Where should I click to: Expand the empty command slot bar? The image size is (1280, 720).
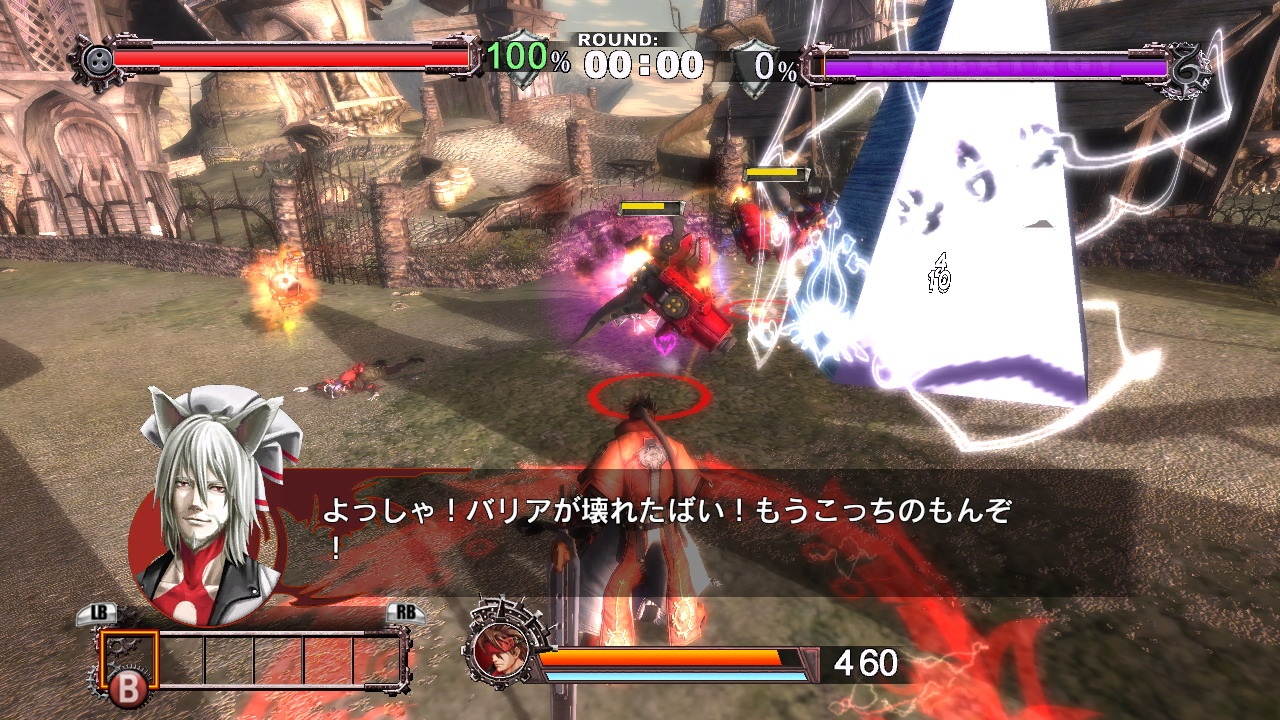coord(280,657)
